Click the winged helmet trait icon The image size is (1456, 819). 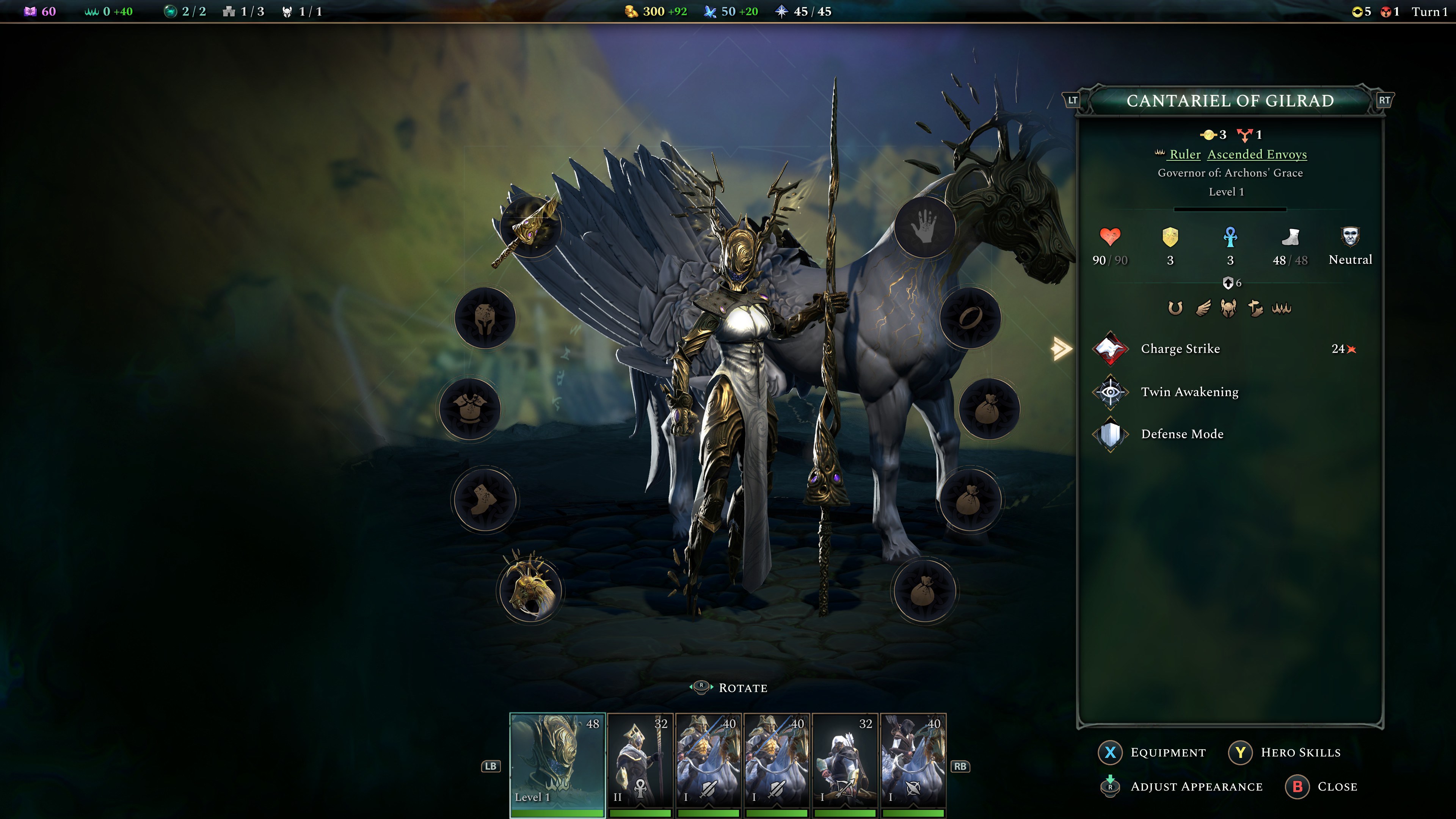[x=1228, y=307]
